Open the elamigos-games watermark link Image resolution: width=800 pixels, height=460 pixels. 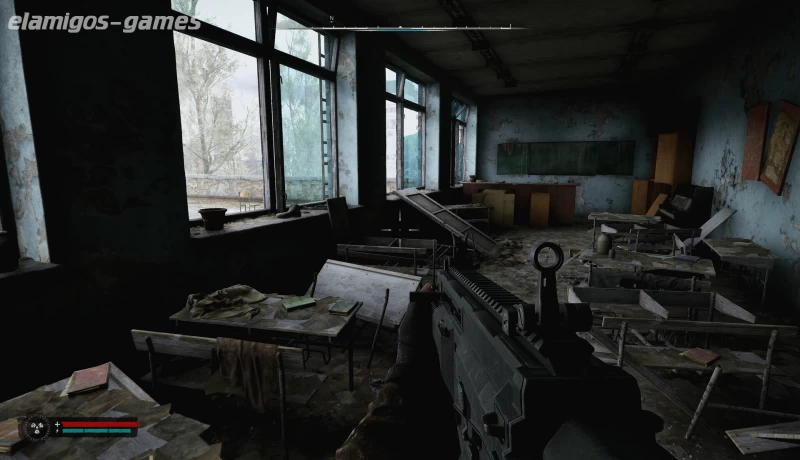[104, 22]
